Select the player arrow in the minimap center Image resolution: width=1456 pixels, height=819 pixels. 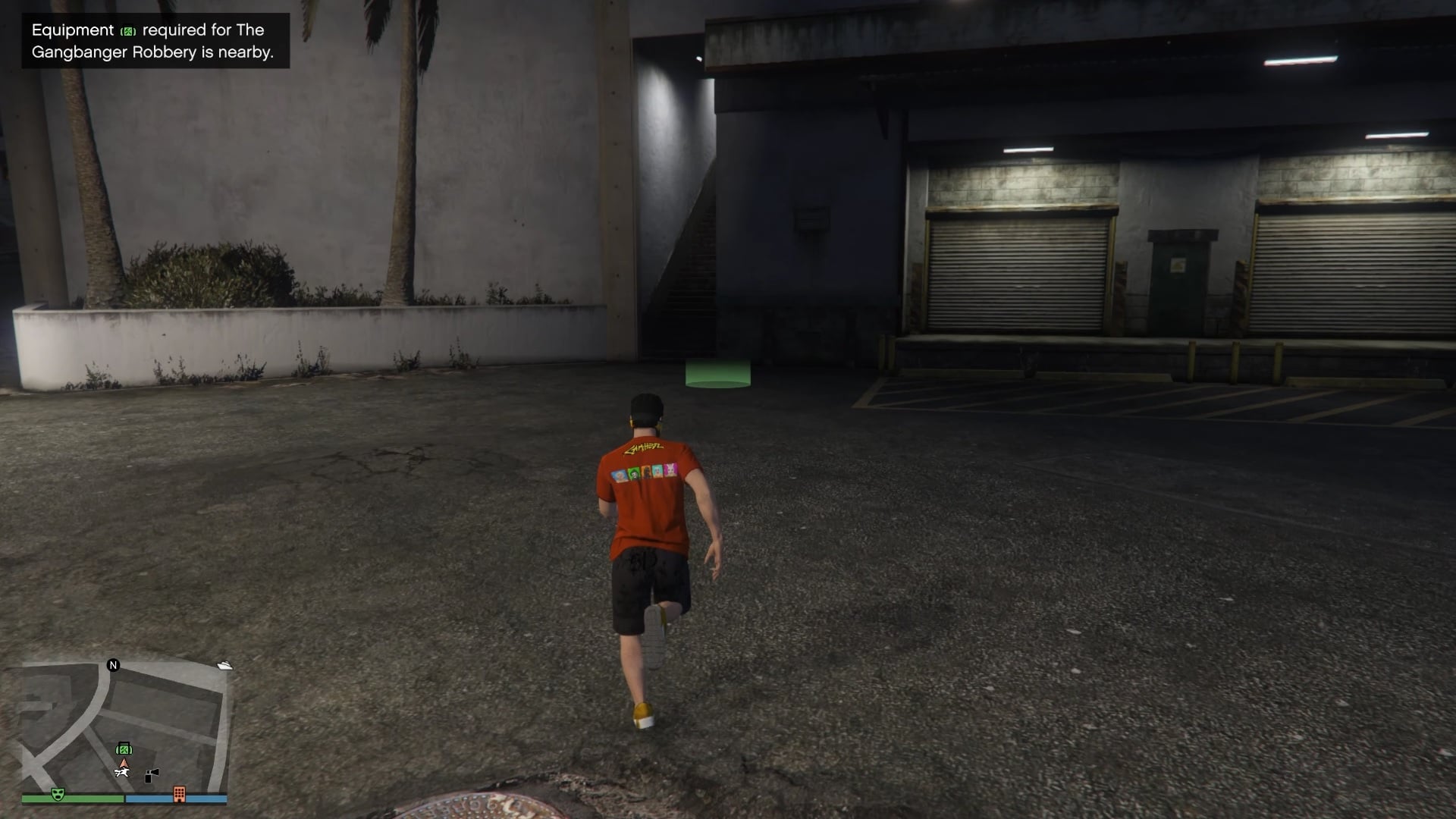click(x=124, y=763)
